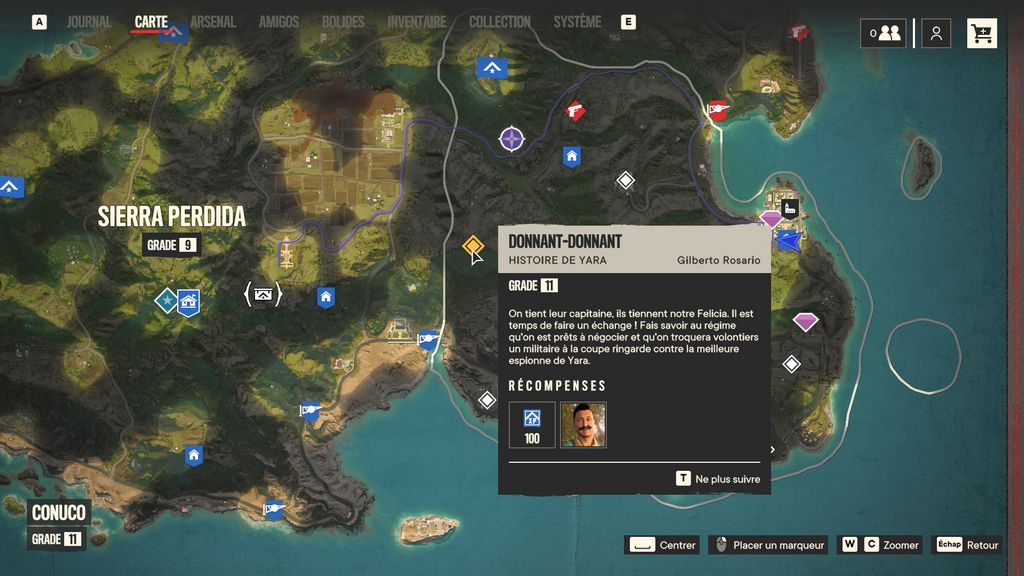Click the pink diamond marker near the coast
The width and height of the screenshot is (1024, 576).
(x=805, y=322)
